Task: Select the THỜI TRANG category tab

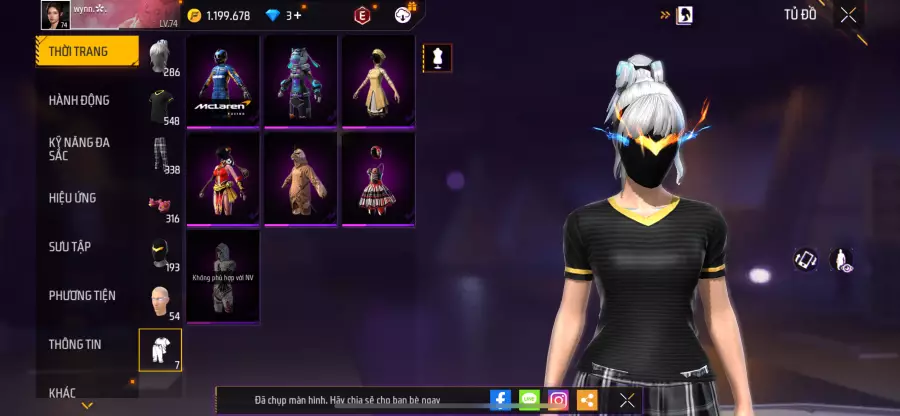Action: point(86,51)
